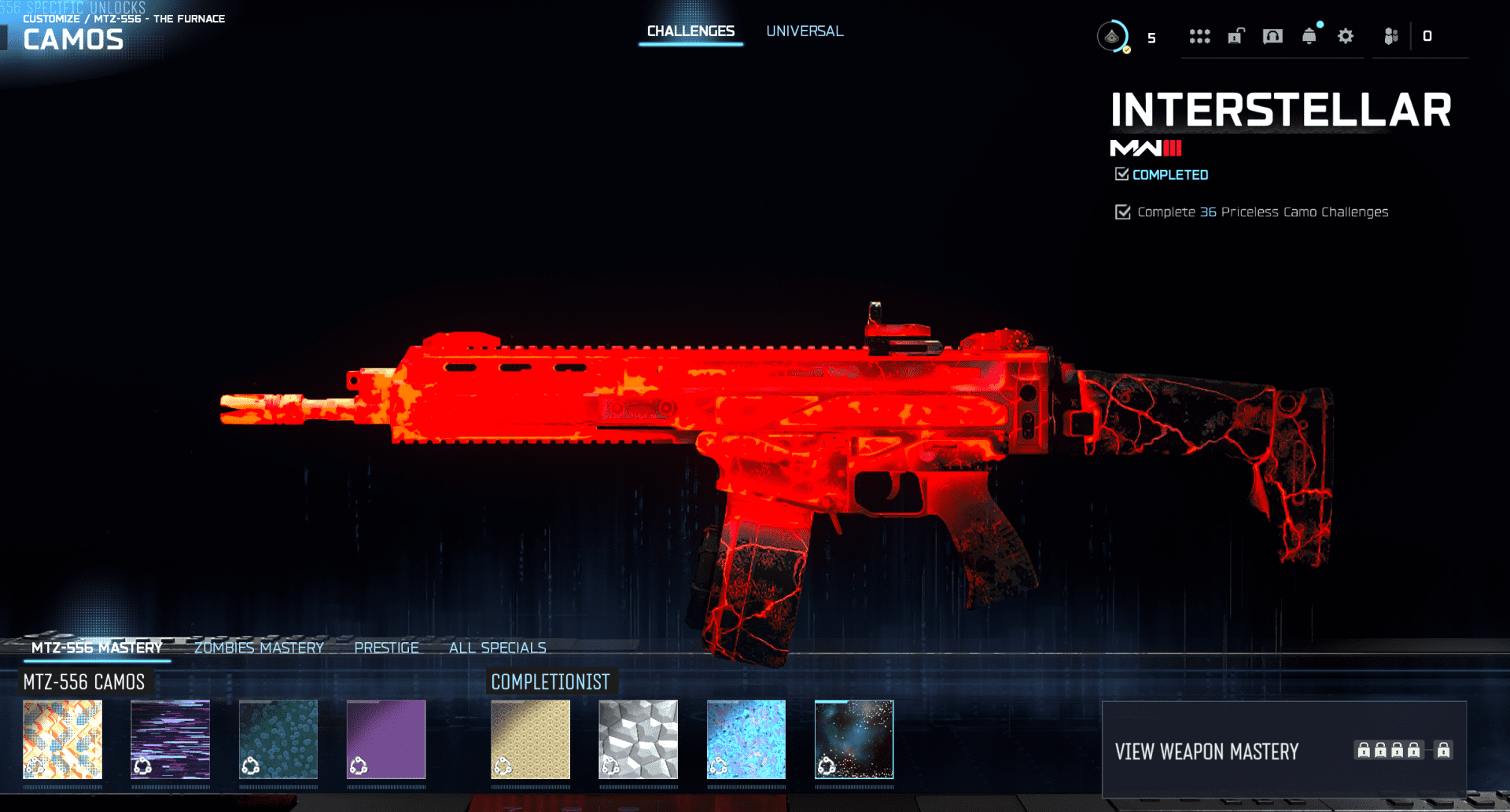Select the gold patterned completionist camo
The image size is (1510, 812).
530,740
